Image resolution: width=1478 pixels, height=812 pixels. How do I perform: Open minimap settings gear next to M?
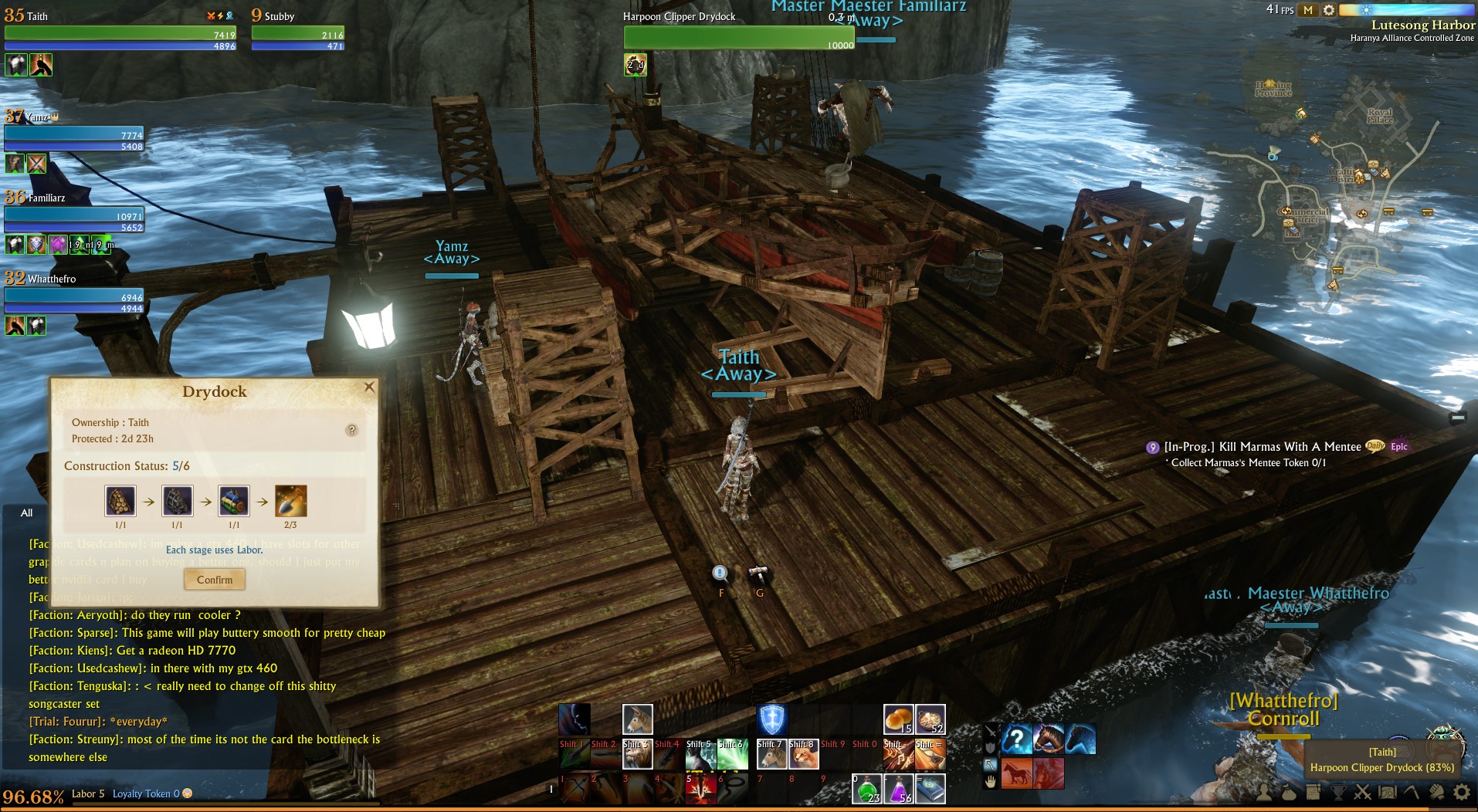point(1328,10)
